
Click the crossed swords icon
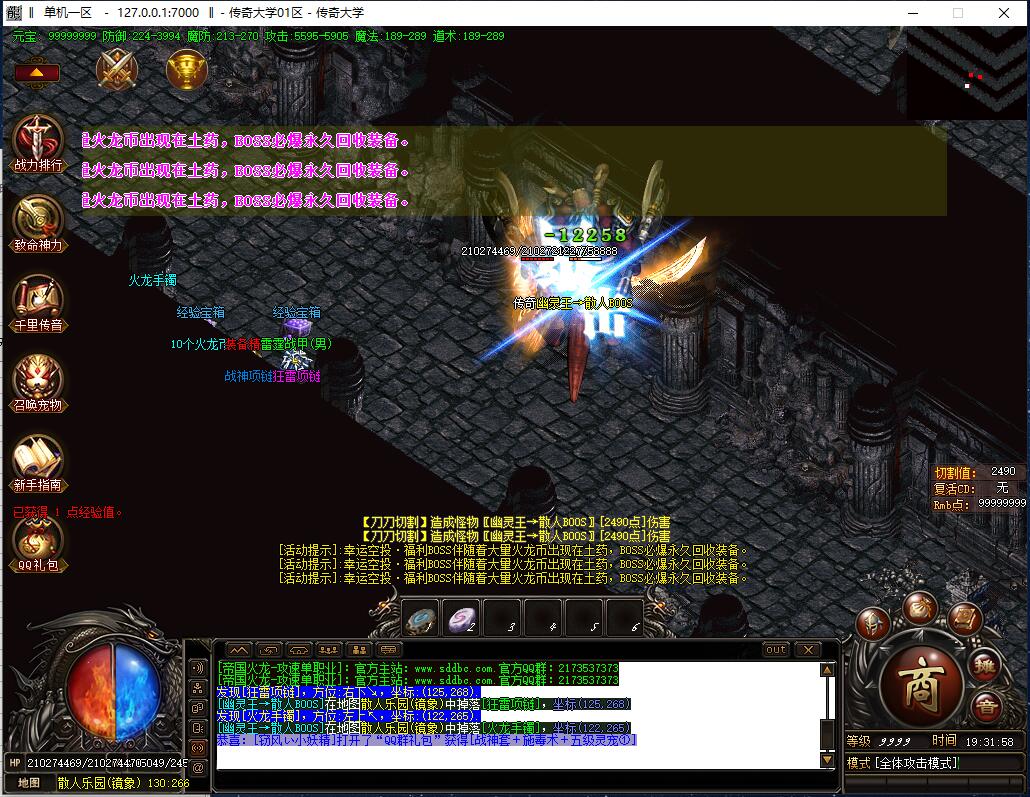click(117, 69)
